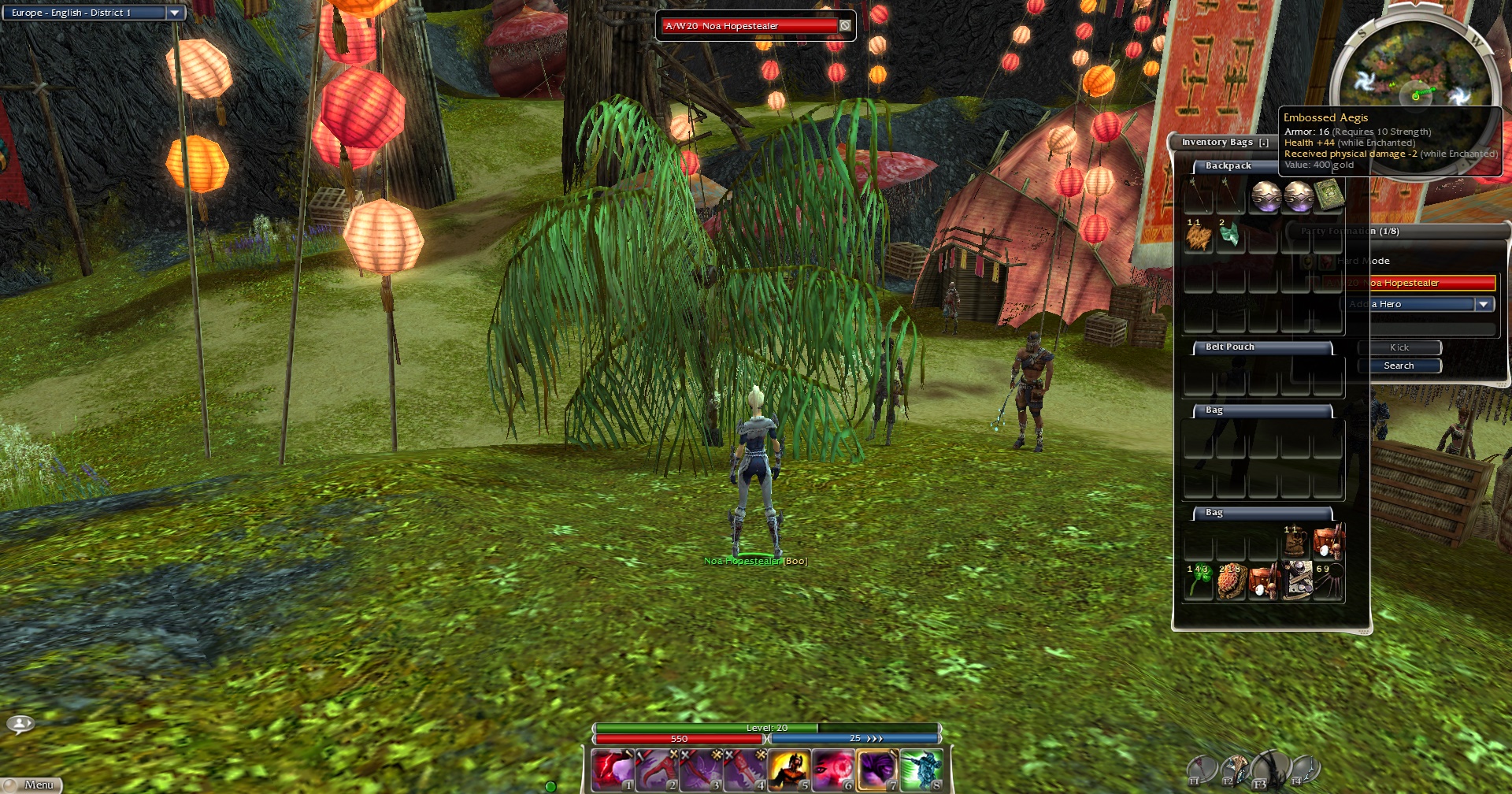This screenshot has width=1512, height=794.
Task: Select the stack of 11 ale mugs
Action: click(1295, 542)
